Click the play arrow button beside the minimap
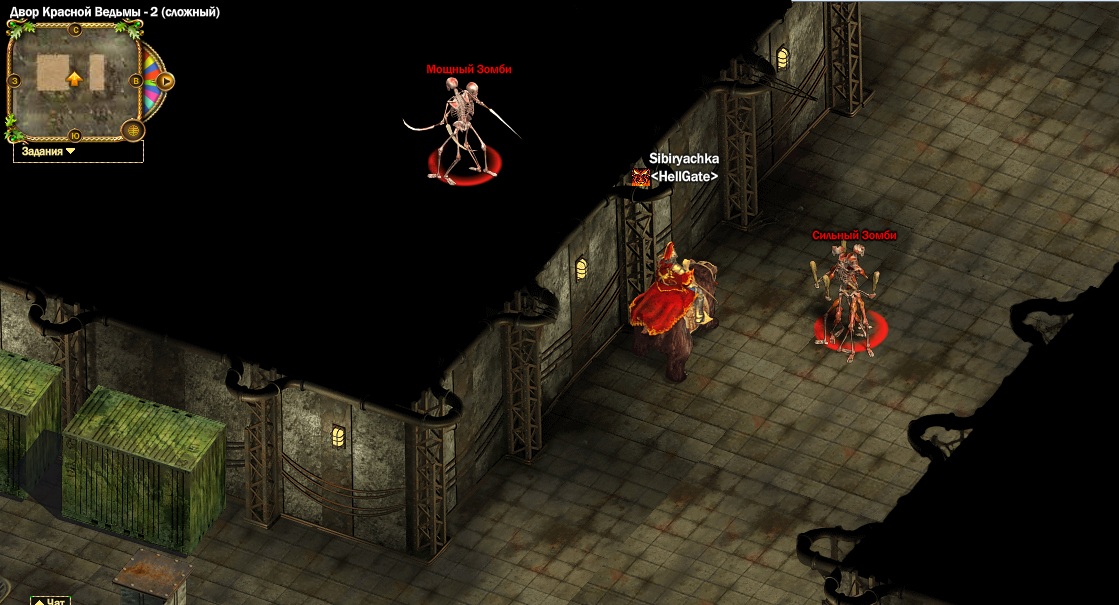The height and width of the screenshot is (605, 1119). 166,81
